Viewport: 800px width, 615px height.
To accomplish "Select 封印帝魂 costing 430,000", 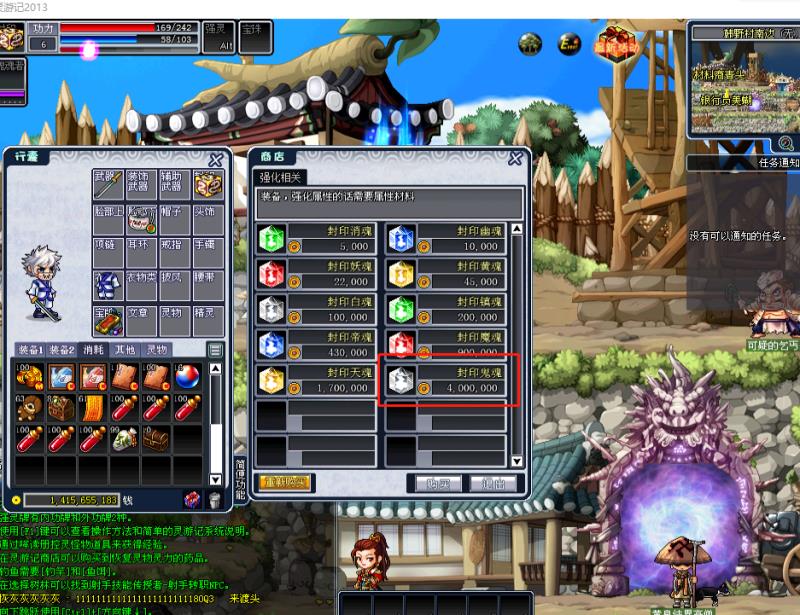I will [x=316, y=344].
